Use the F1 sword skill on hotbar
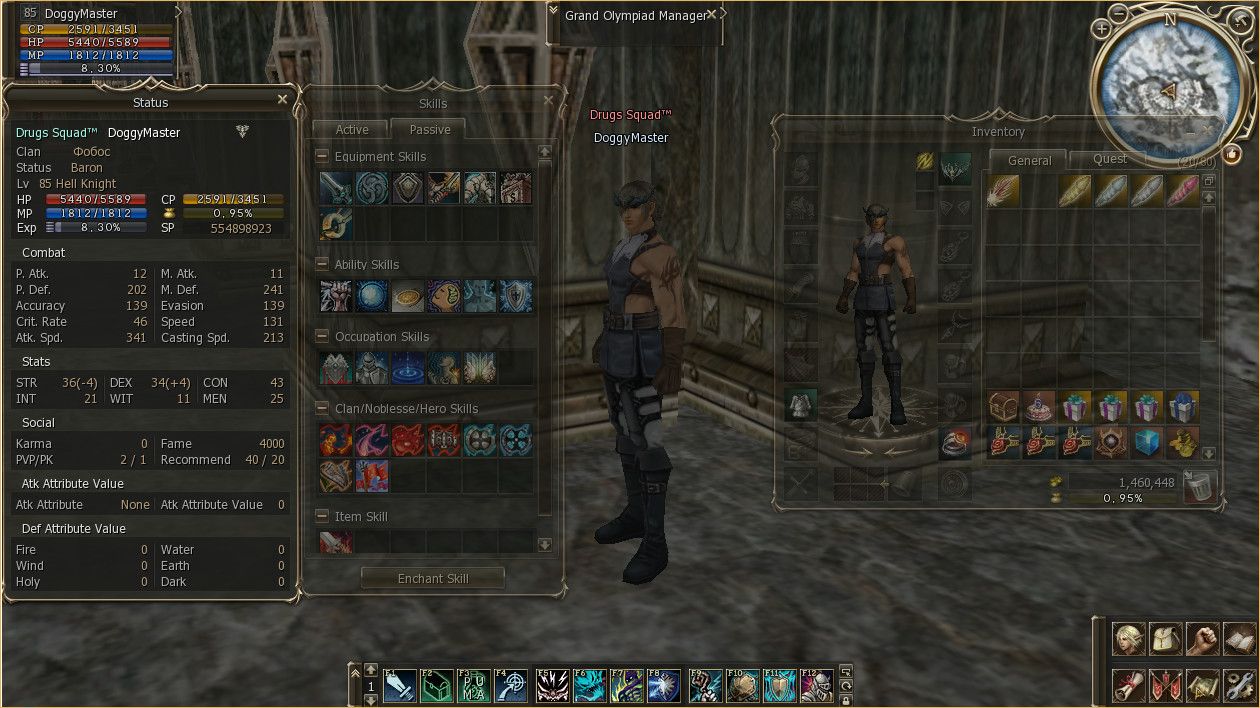Screen dimensions: 1260x708 pos(399,686)
